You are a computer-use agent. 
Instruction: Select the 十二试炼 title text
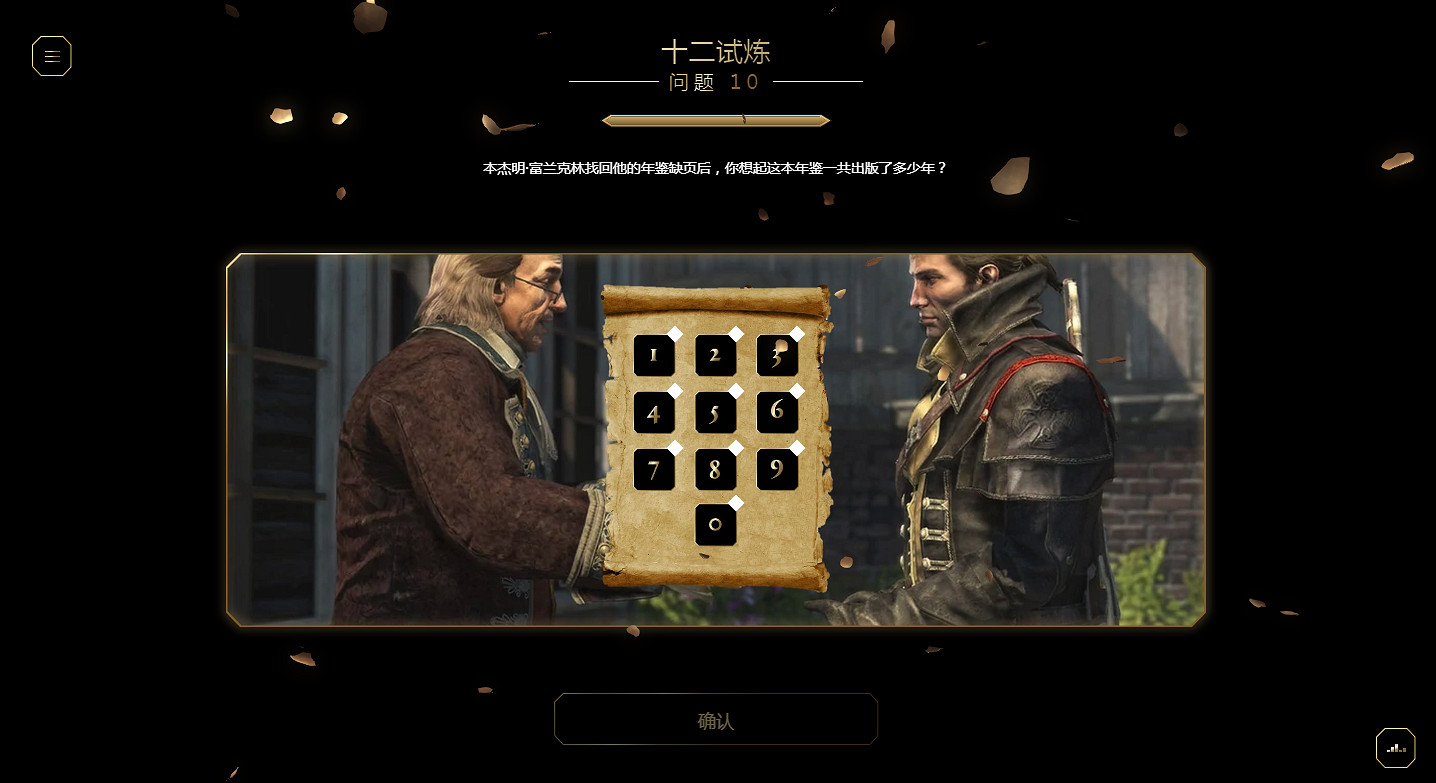tap(716, 52)
